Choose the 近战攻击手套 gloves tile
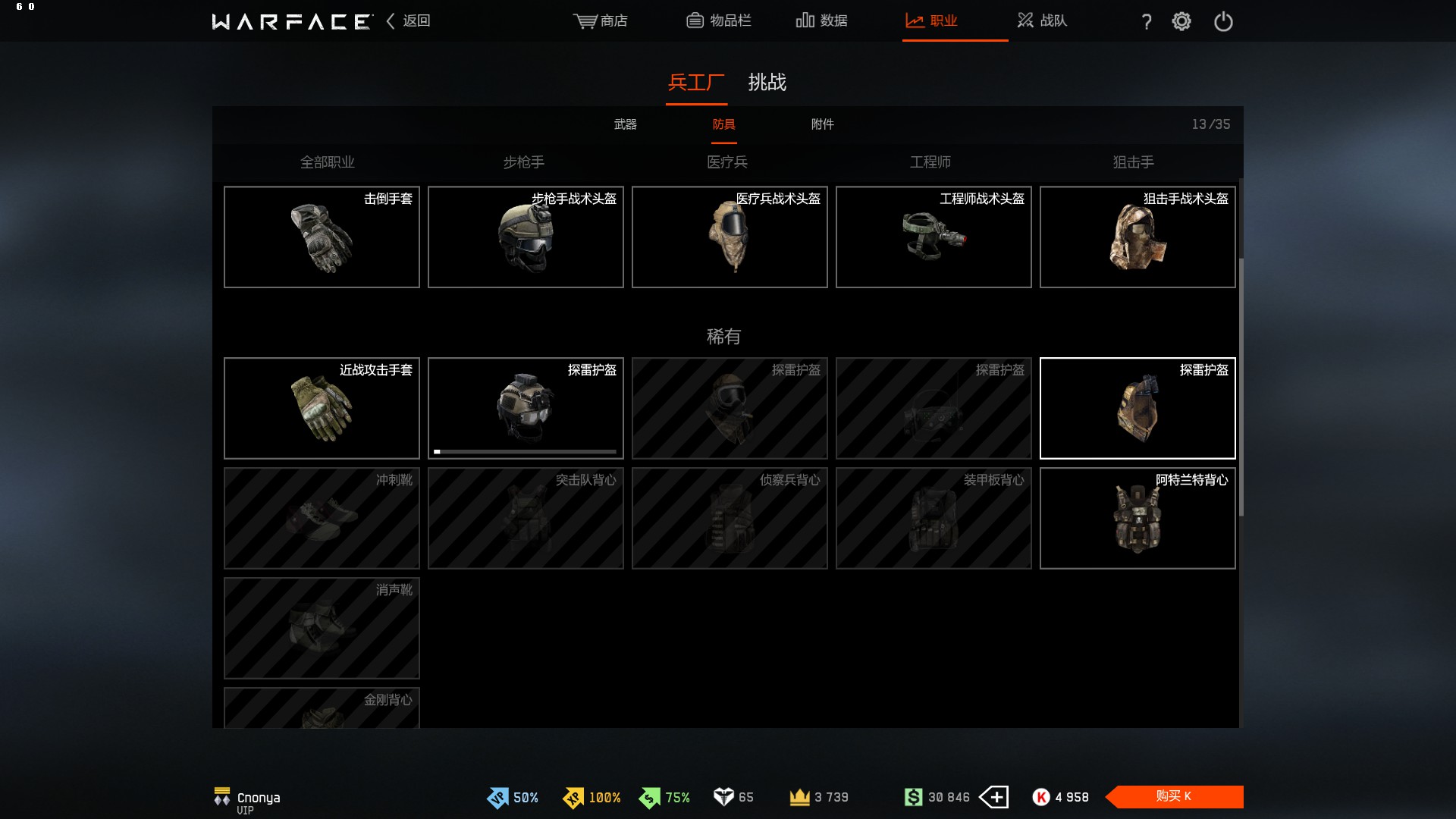The width and height of the screenshot is (1456, 819). point(322,409)
